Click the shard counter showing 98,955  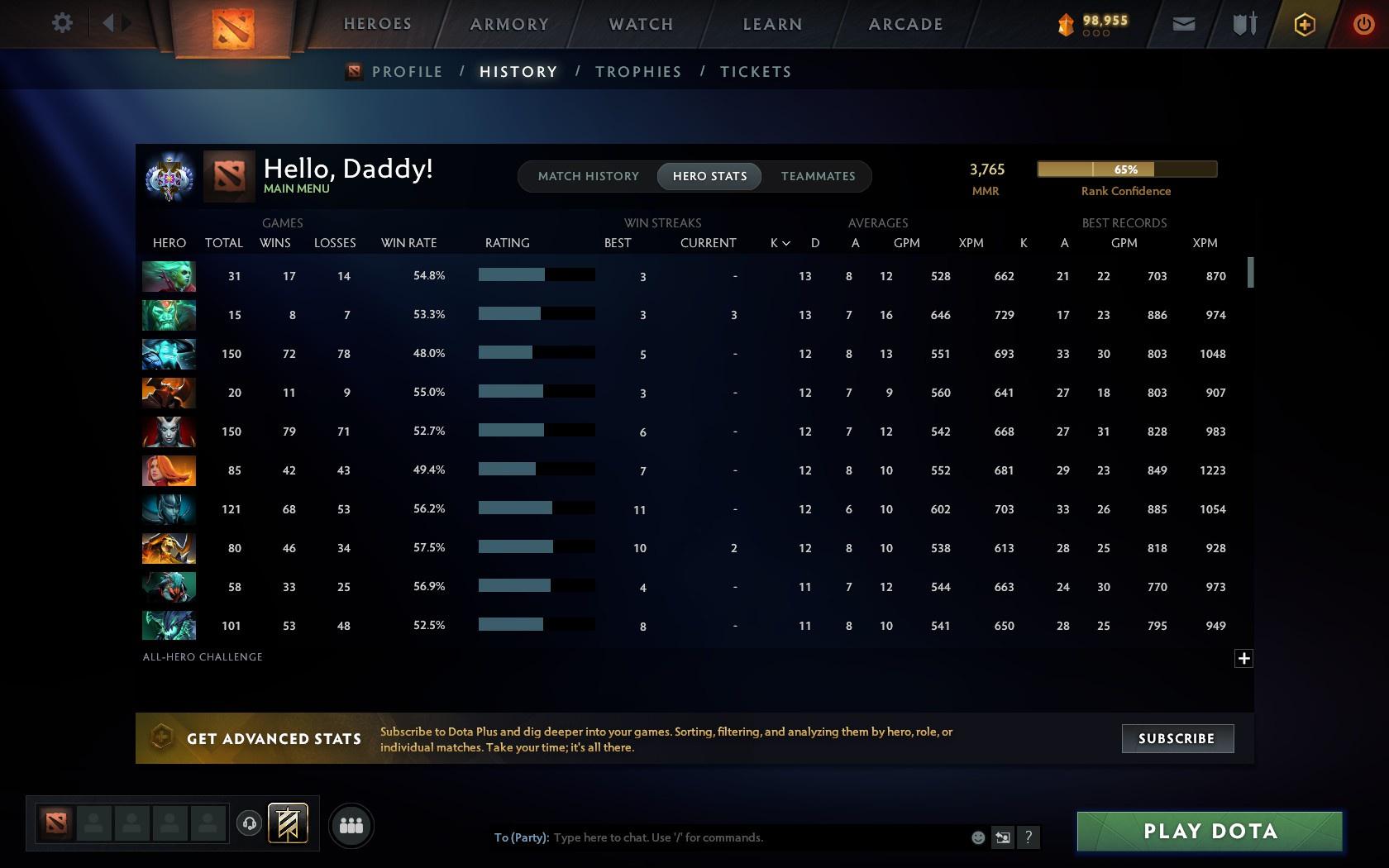(x=1093, y=23)
